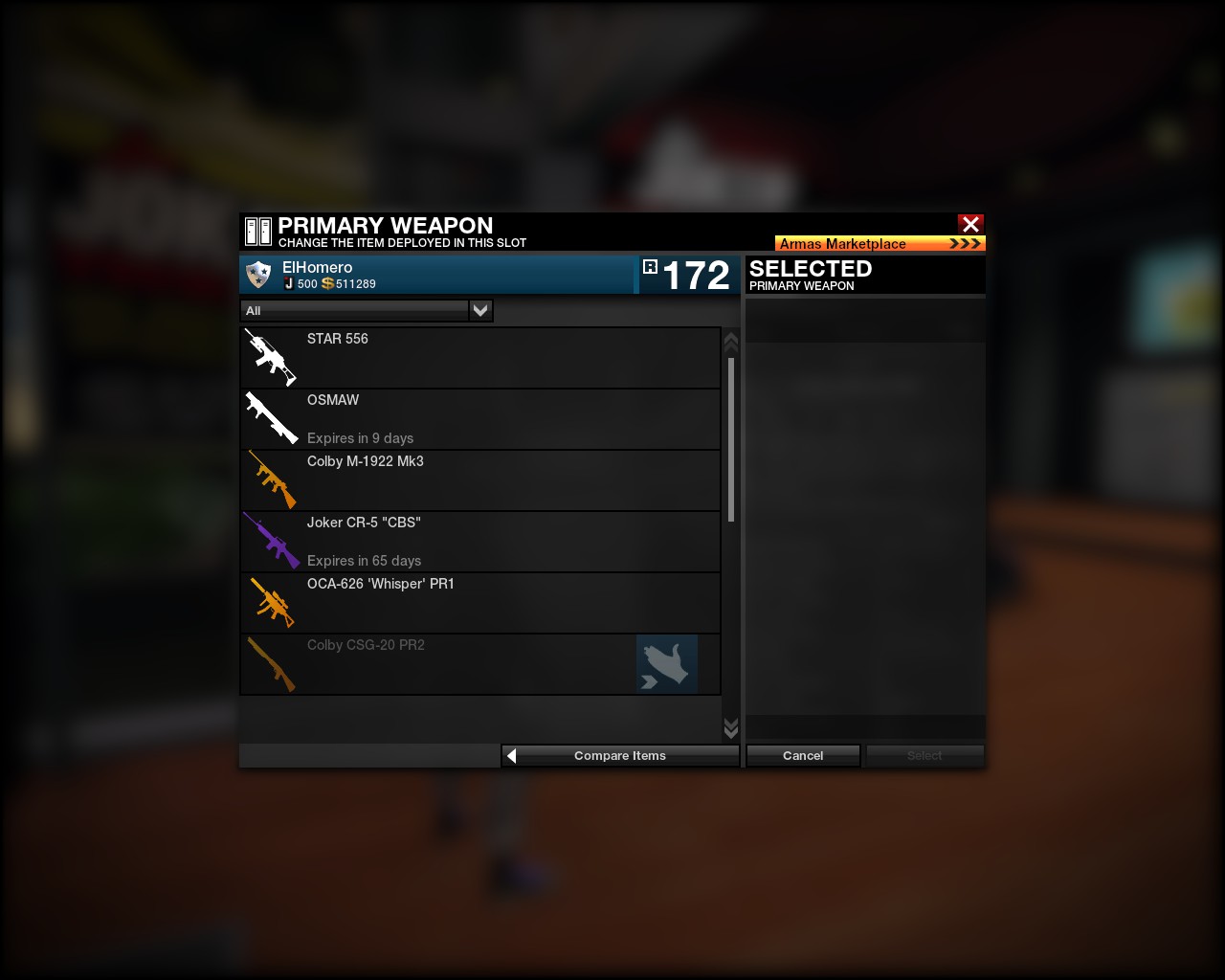Select the Joker CR-5 "CBS" row
The height and width of the screenshot is (980, 1225).
click(479, 542)
